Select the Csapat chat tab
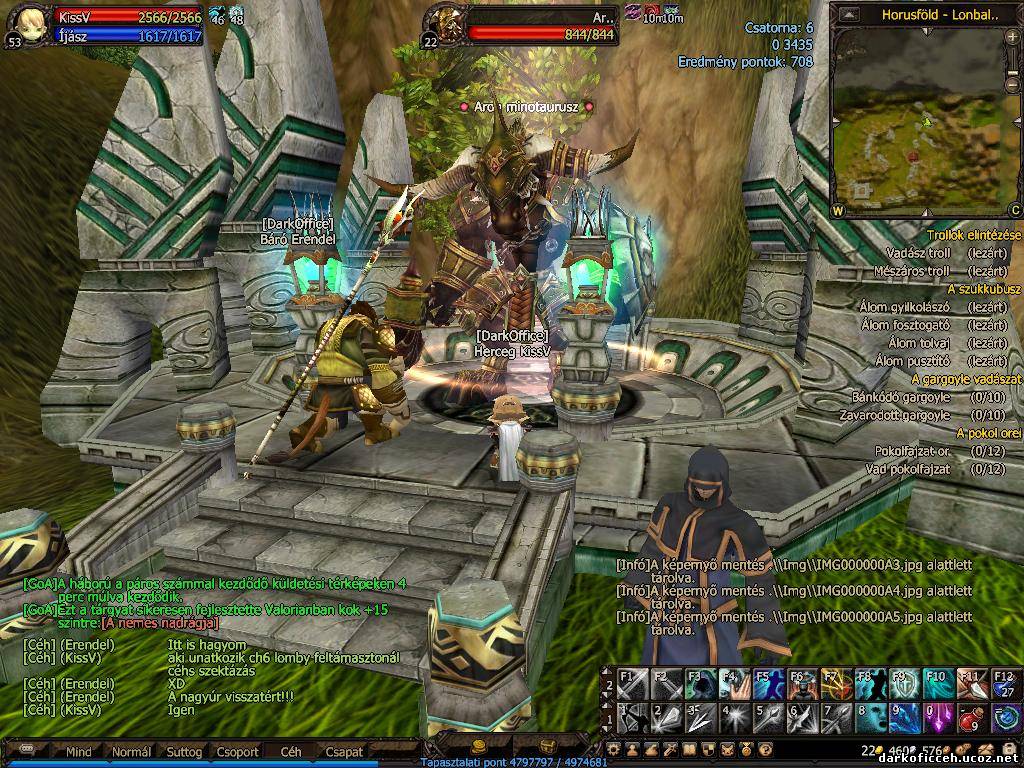This screenshot has height=768, width=1024. 343,751
